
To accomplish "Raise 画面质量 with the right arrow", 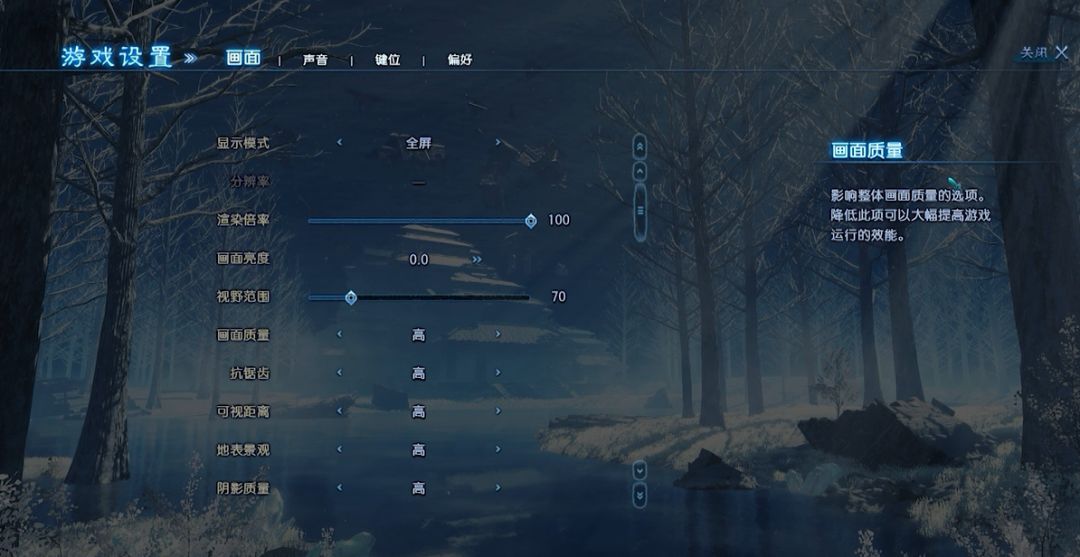I will pos(498,335).
